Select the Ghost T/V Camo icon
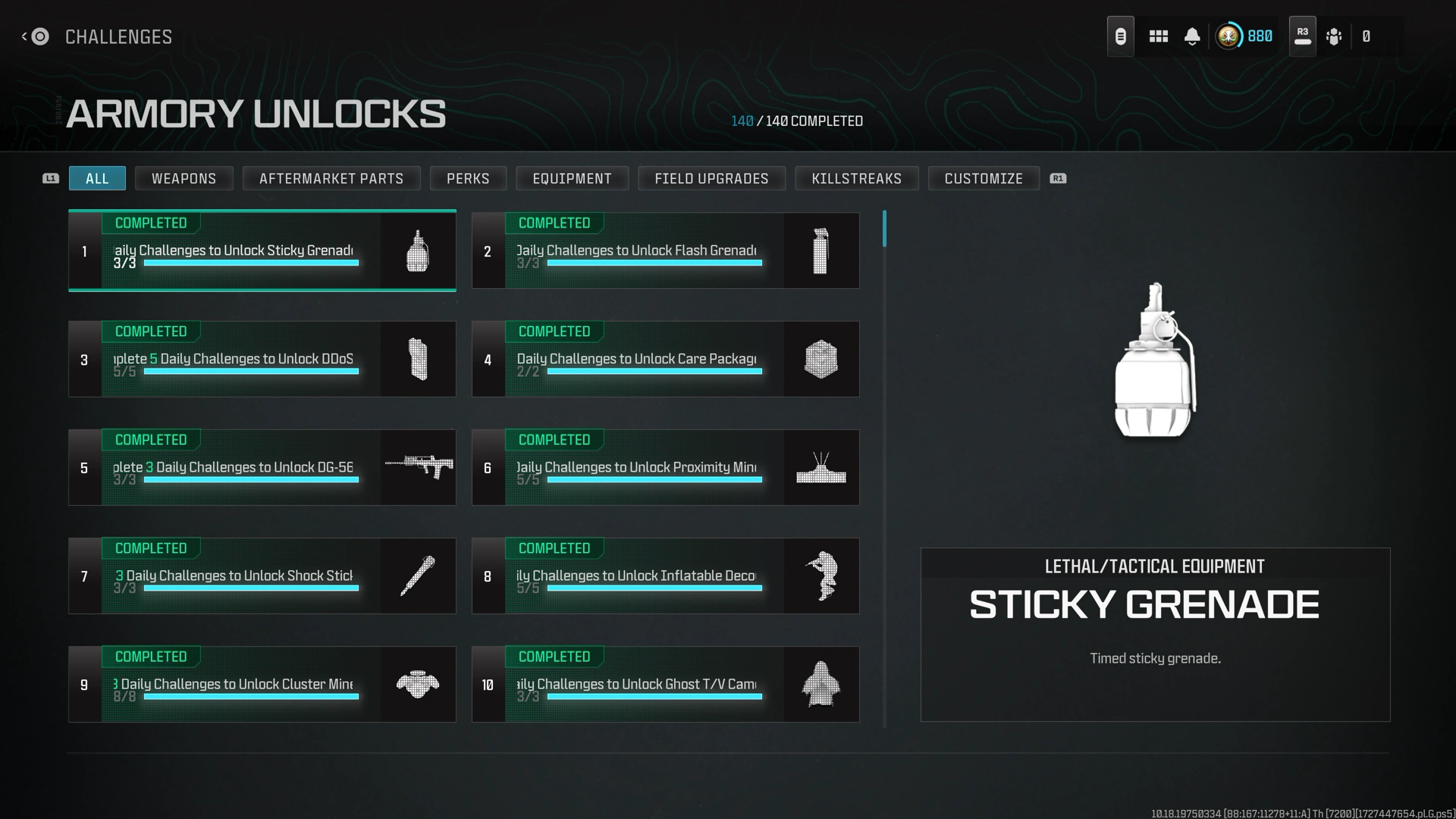 (x=821, y=684)
